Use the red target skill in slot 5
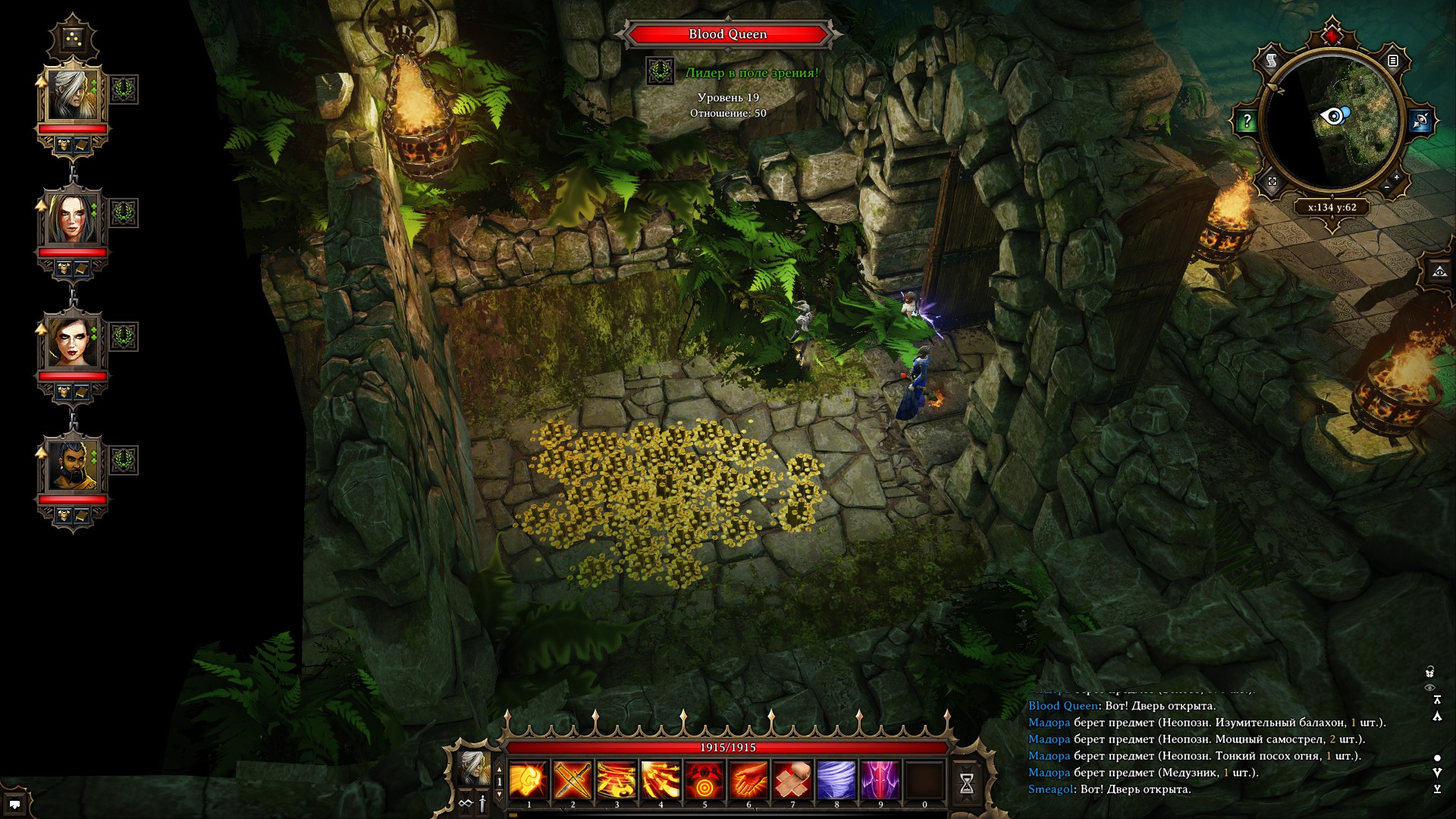This screenshot has width=1456, height=819. click(x=704, y=780)
